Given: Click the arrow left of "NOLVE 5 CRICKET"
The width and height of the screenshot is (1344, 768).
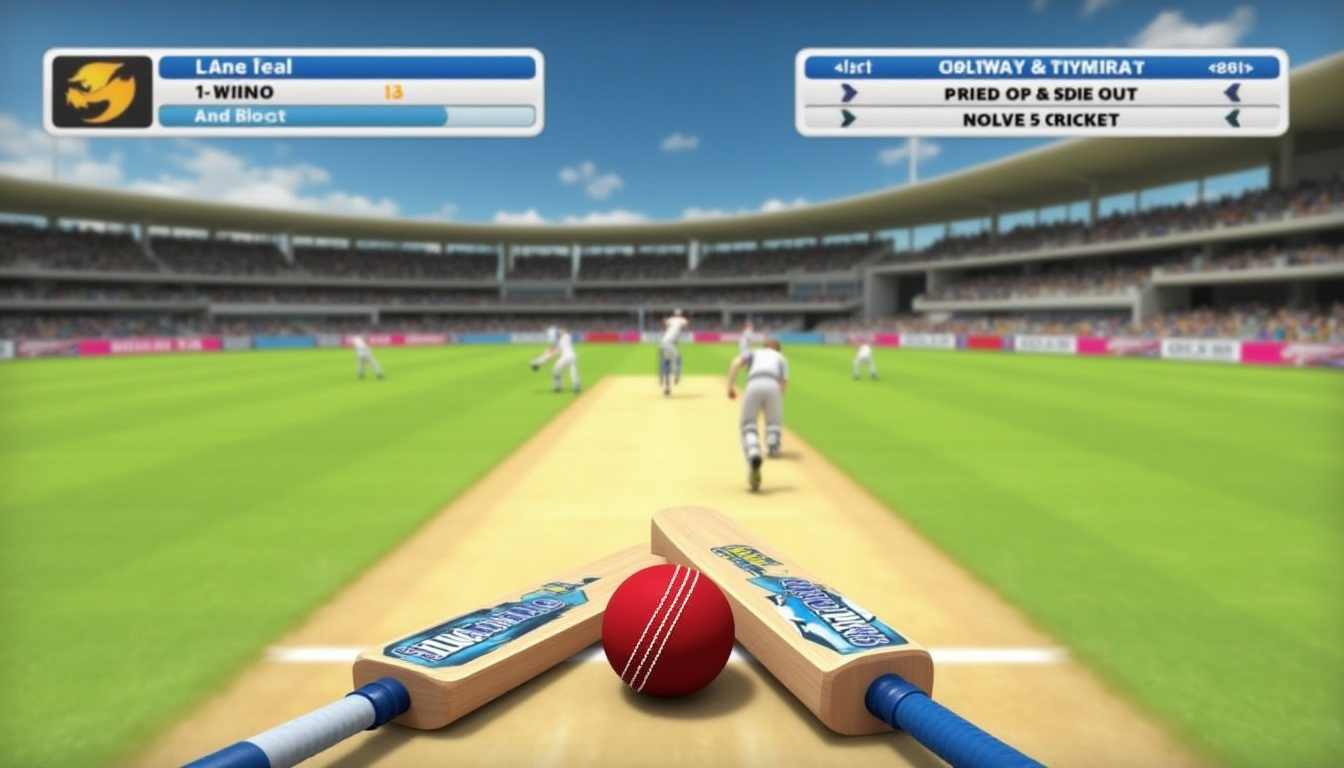Looking at the screenshot, I should [x=849, y=119].
